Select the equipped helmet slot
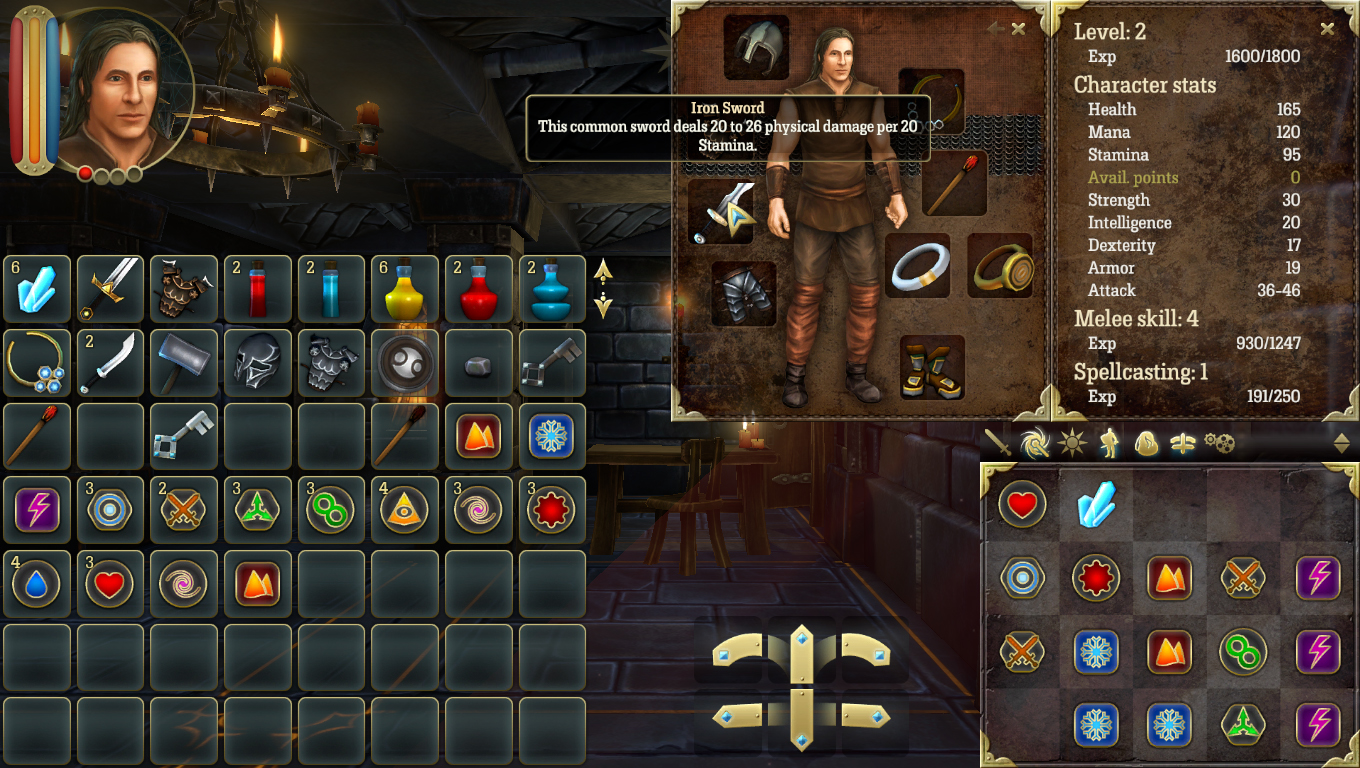 pyautogui.click(x=757, y=47)
